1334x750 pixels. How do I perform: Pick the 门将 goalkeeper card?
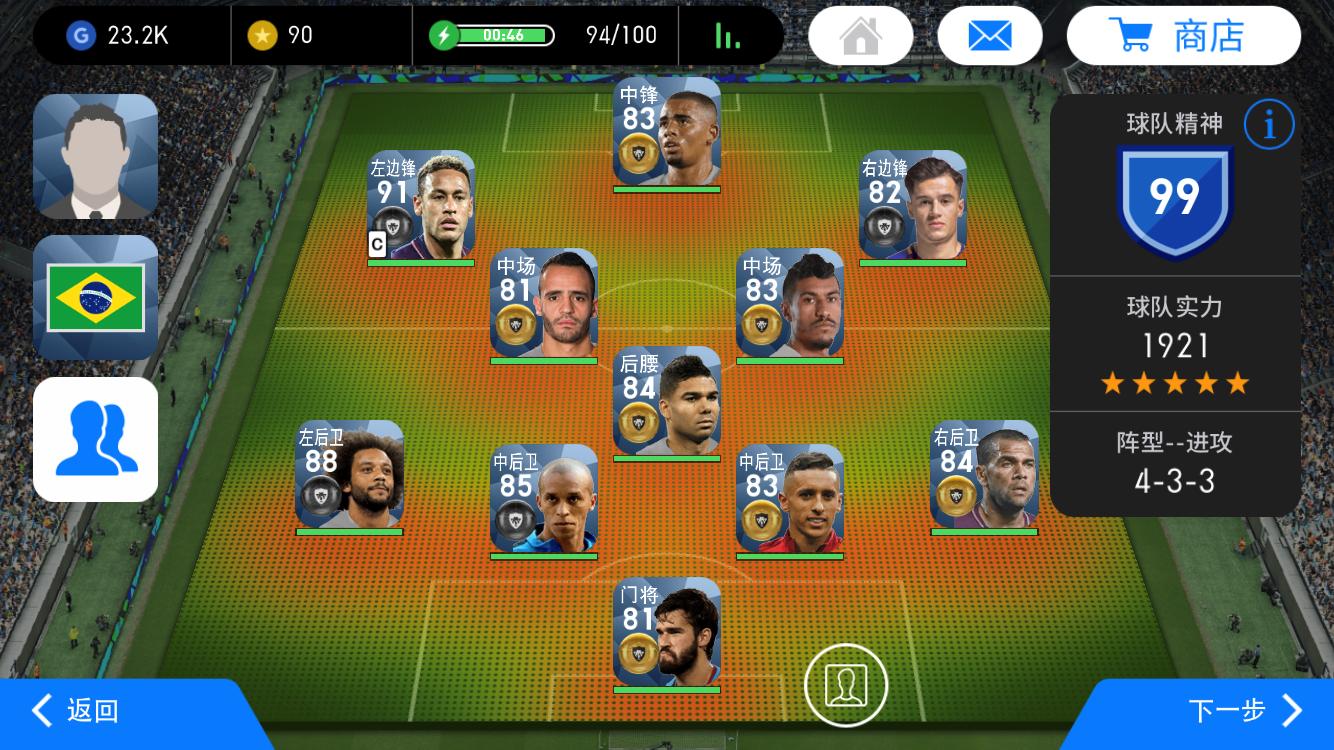pyautogui.click(x=667, y=632)
